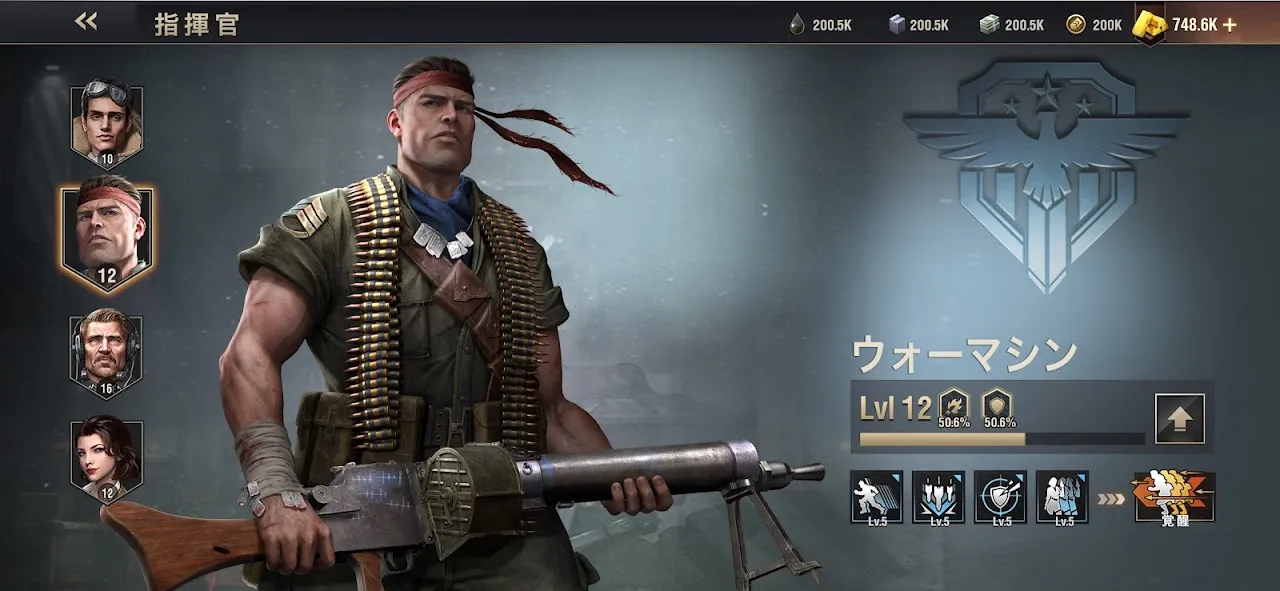Tap the flame attack bonus badge

[953, 407]
